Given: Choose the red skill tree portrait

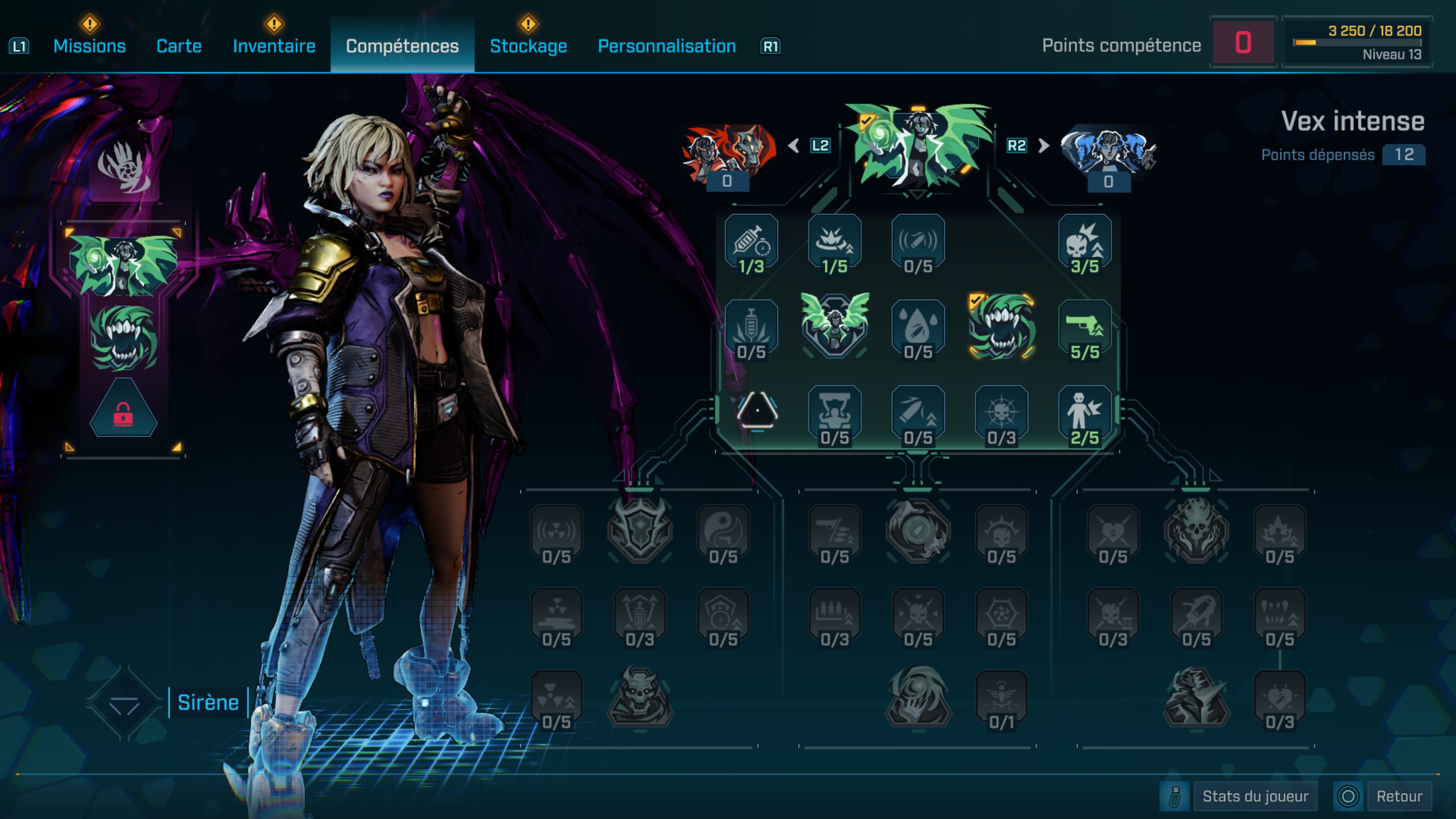Looking at the screenshot, I should coord(728,152).
